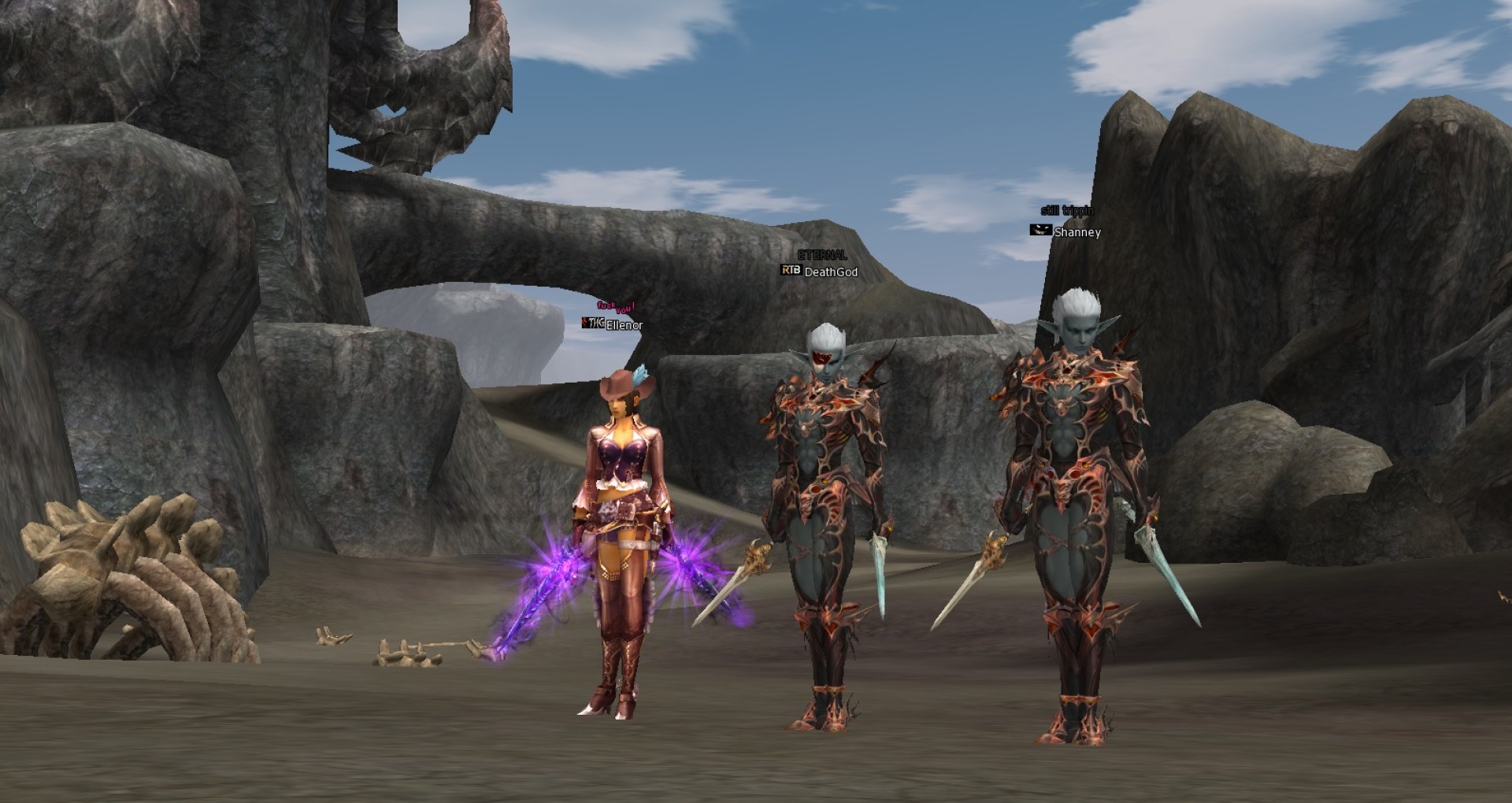Click the Shanney player name label

pyautogui.click(x=1077, y=232)
